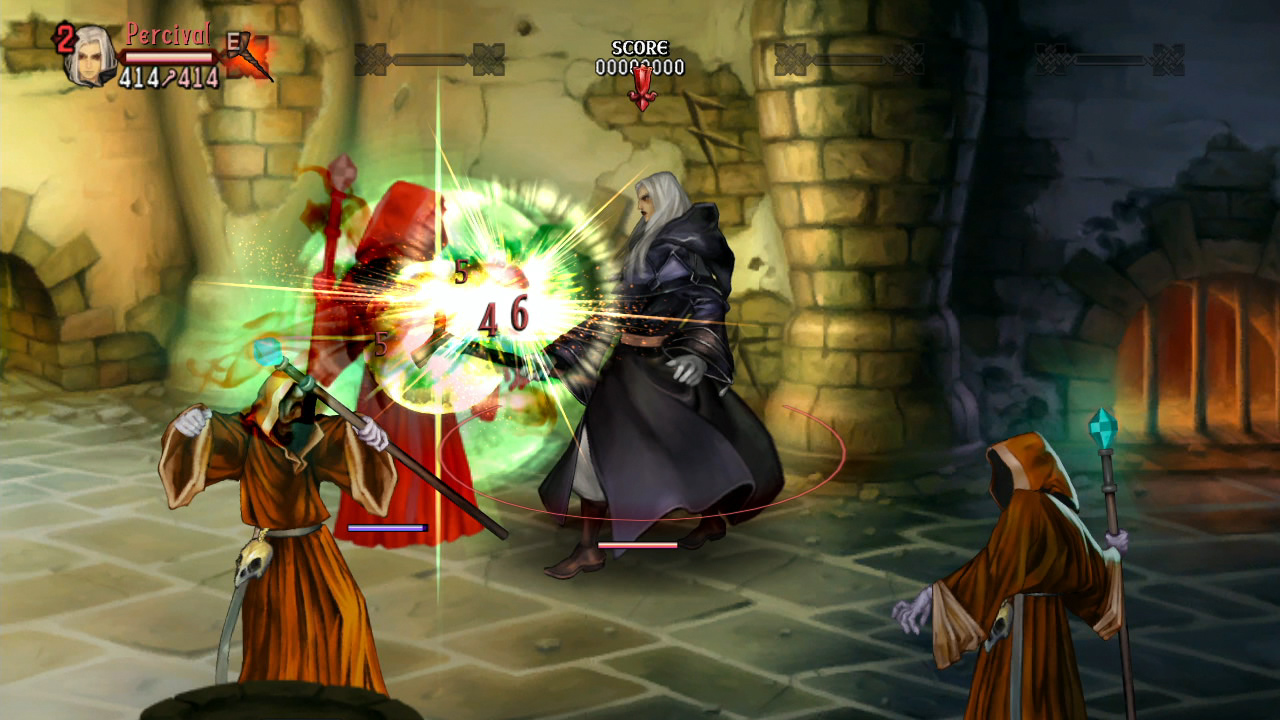Click the Percival name label

pyautogui.click(x=167, y=33)
